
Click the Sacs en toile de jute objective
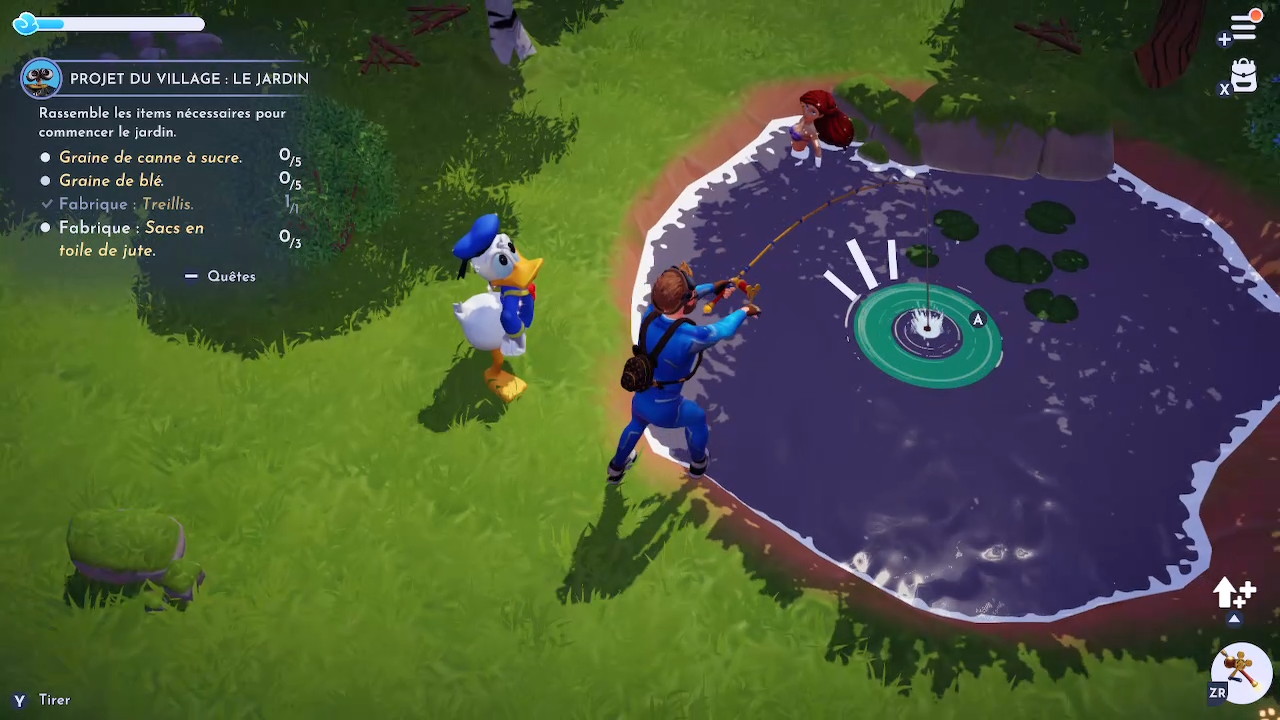(130, 239)
